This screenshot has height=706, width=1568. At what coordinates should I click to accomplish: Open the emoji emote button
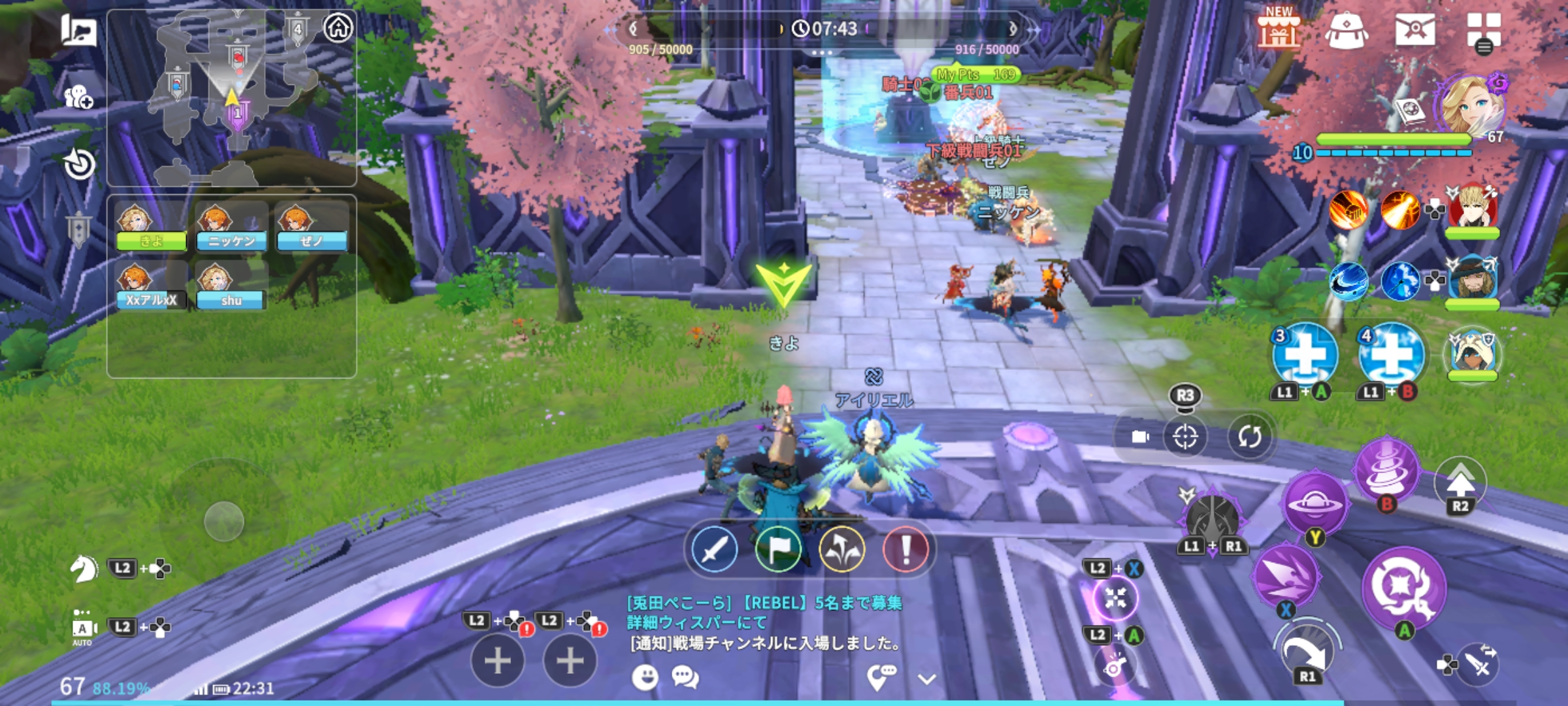645,677
